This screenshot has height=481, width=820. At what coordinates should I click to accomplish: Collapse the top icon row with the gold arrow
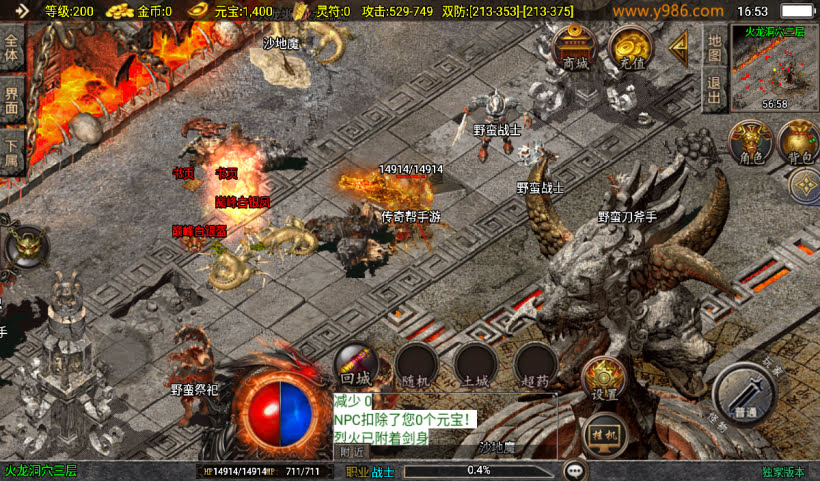point(681,46)
